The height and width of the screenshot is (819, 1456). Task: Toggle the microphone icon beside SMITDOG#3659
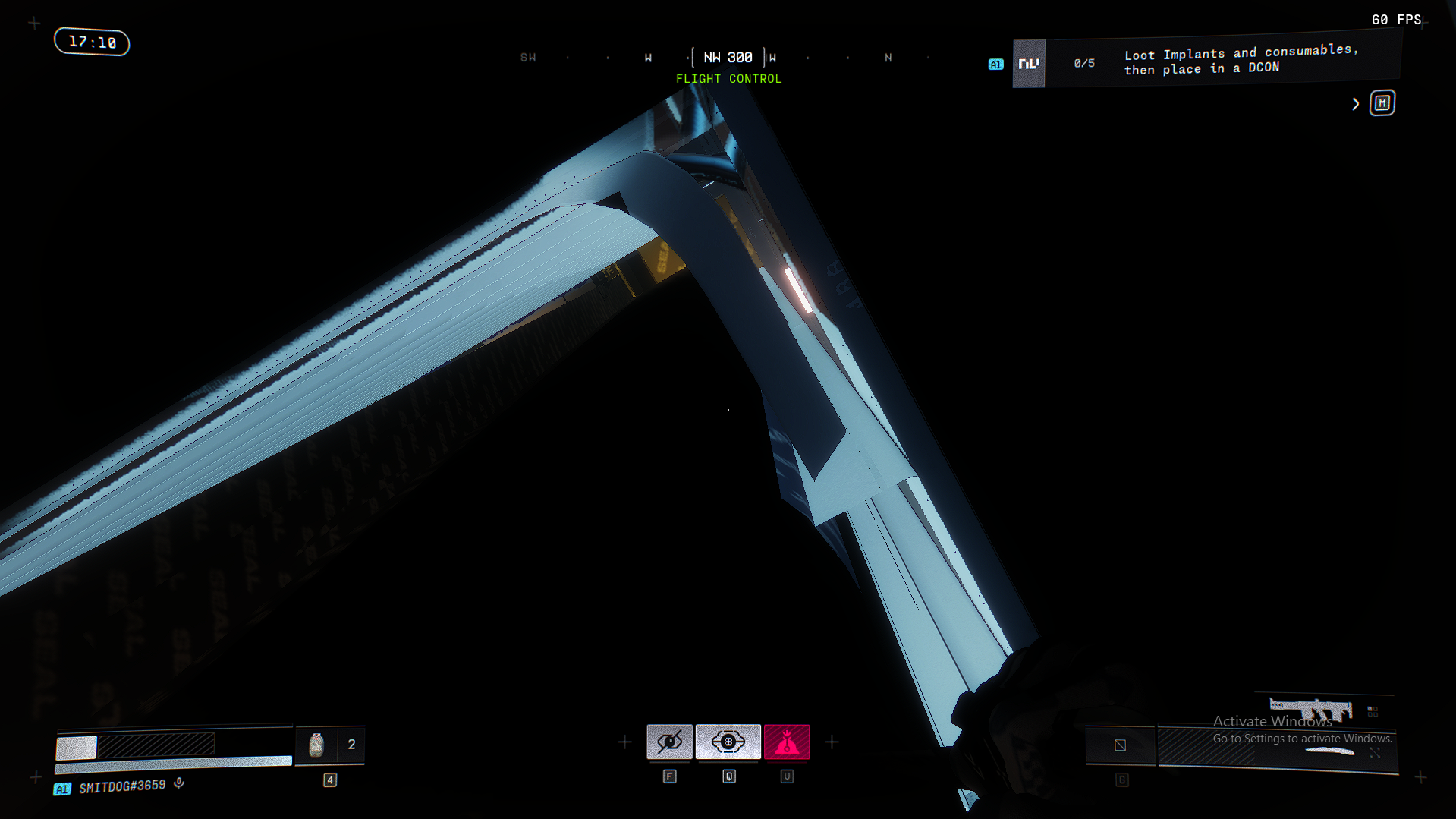(179, 783)
